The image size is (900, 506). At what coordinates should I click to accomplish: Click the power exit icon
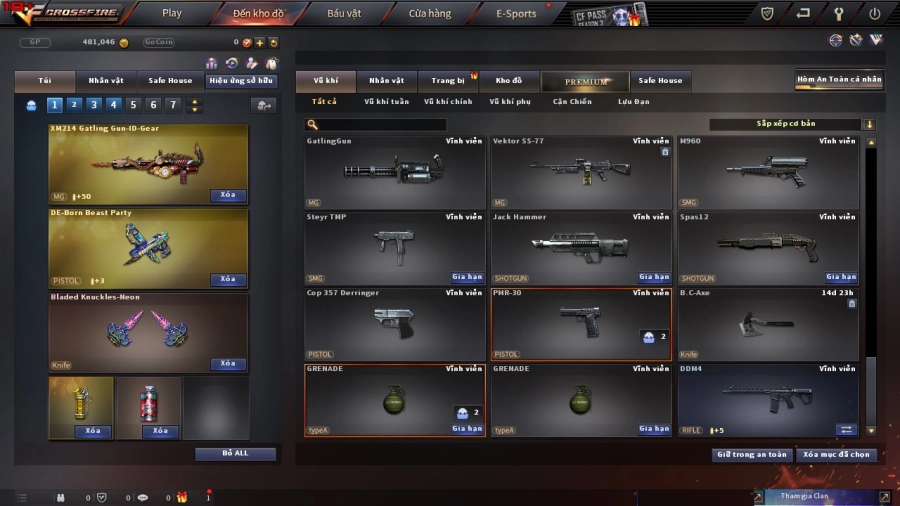[x=875, y=14]
